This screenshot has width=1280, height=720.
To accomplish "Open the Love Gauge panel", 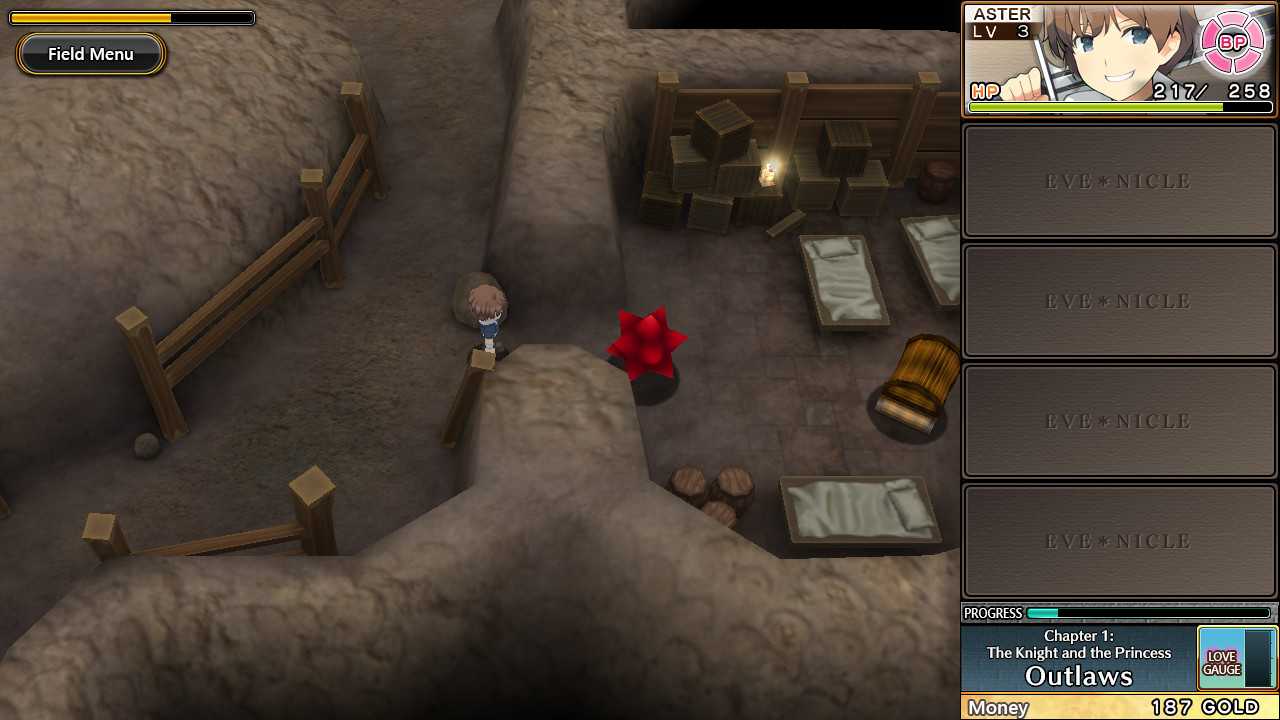I will click(1236, 658).
